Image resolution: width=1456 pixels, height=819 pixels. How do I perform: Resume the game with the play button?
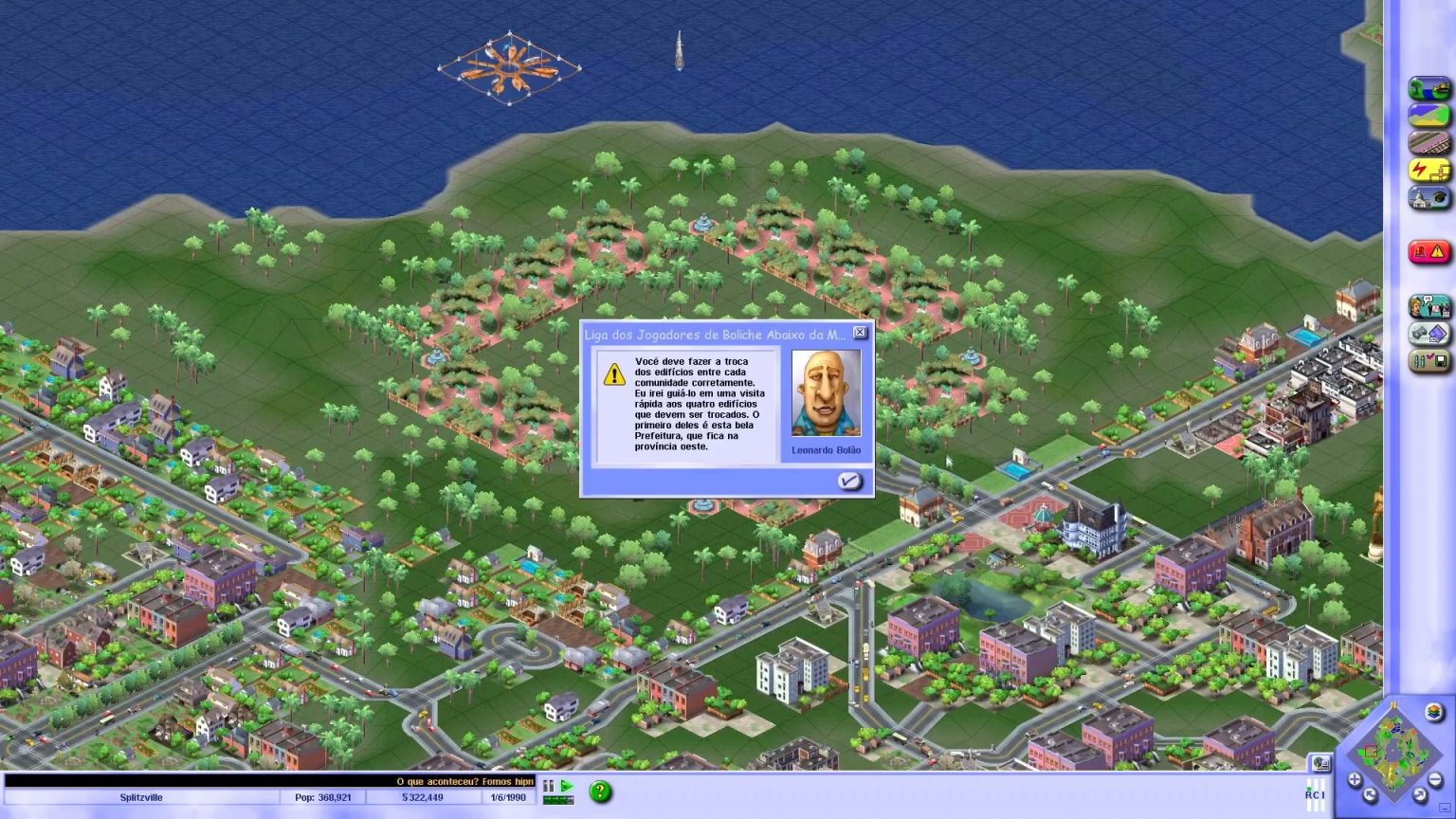tap(566, 786)
